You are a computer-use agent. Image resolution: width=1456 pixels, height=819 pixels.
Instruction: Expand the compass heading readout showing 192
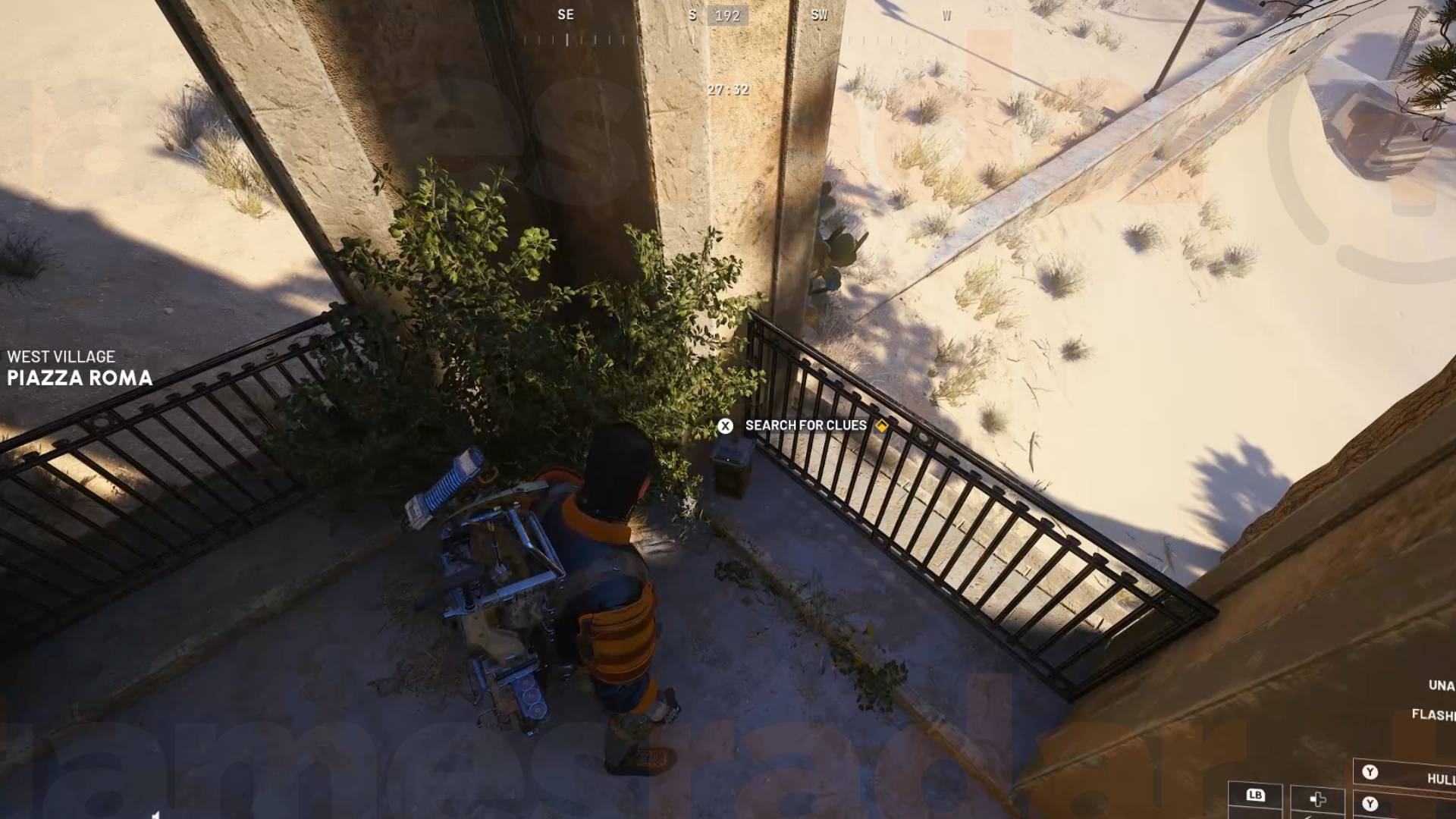tap(726, 17)
